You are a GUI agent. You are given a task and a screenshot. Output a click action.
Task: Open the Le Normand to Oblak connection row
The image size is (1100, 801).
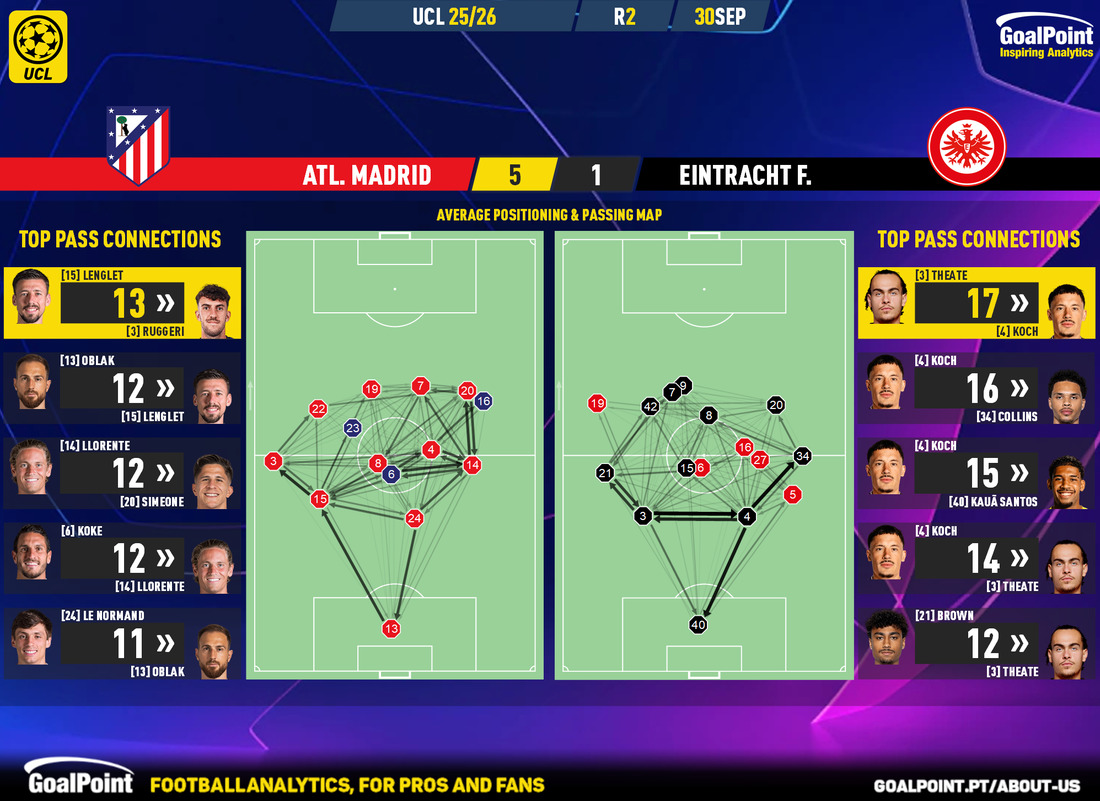[122, 643]
